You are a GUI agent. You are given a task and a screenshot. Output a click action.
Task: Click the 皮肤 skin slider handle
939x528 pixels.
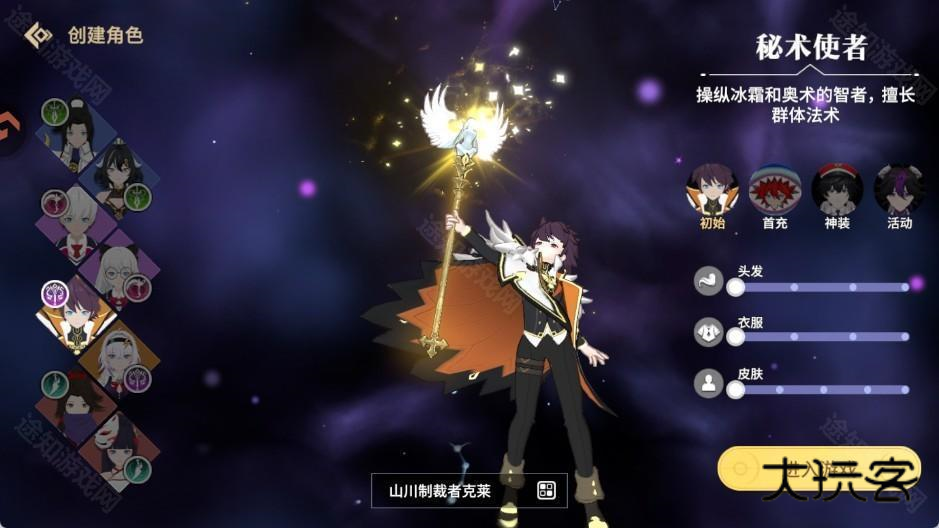736,389
